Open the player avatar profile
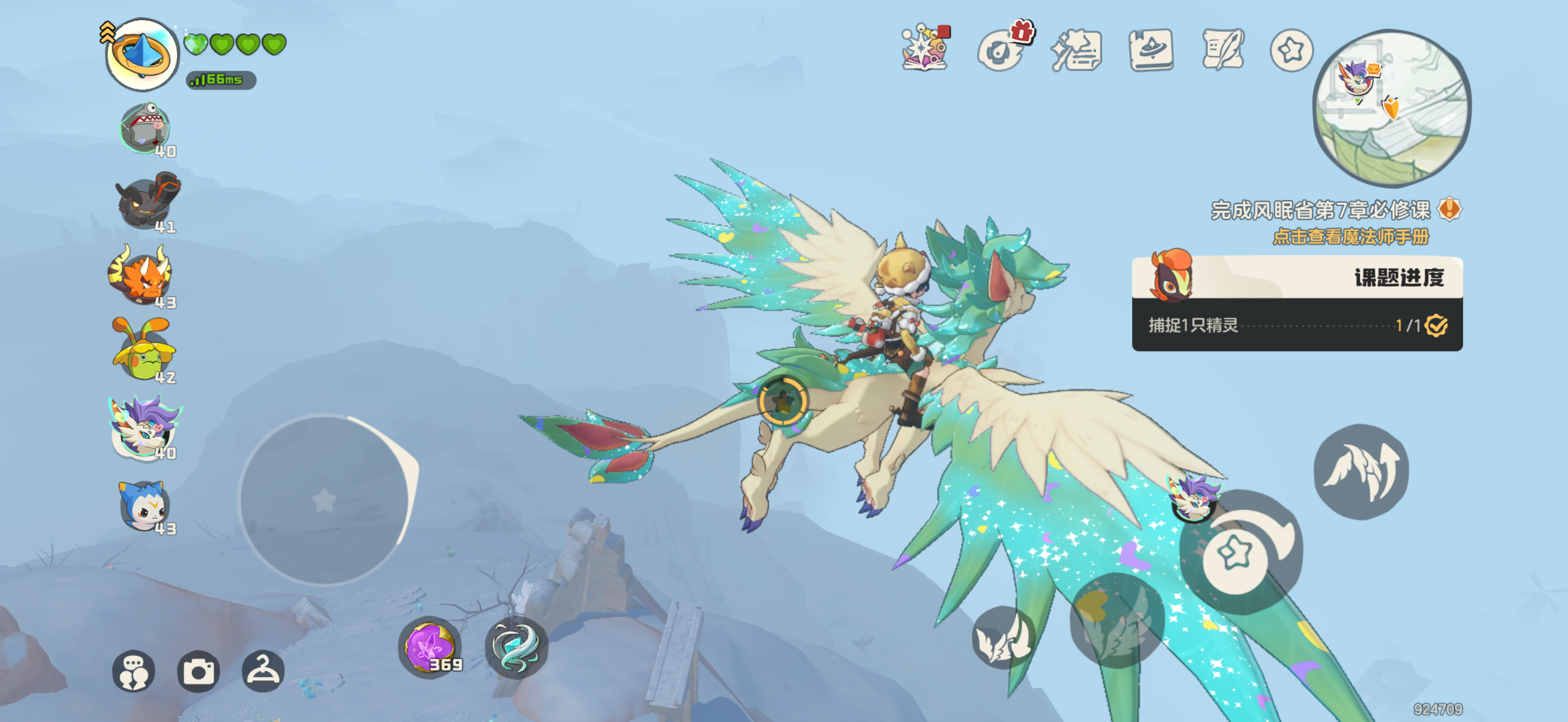 pyautogui.click(x=141, y=54)
